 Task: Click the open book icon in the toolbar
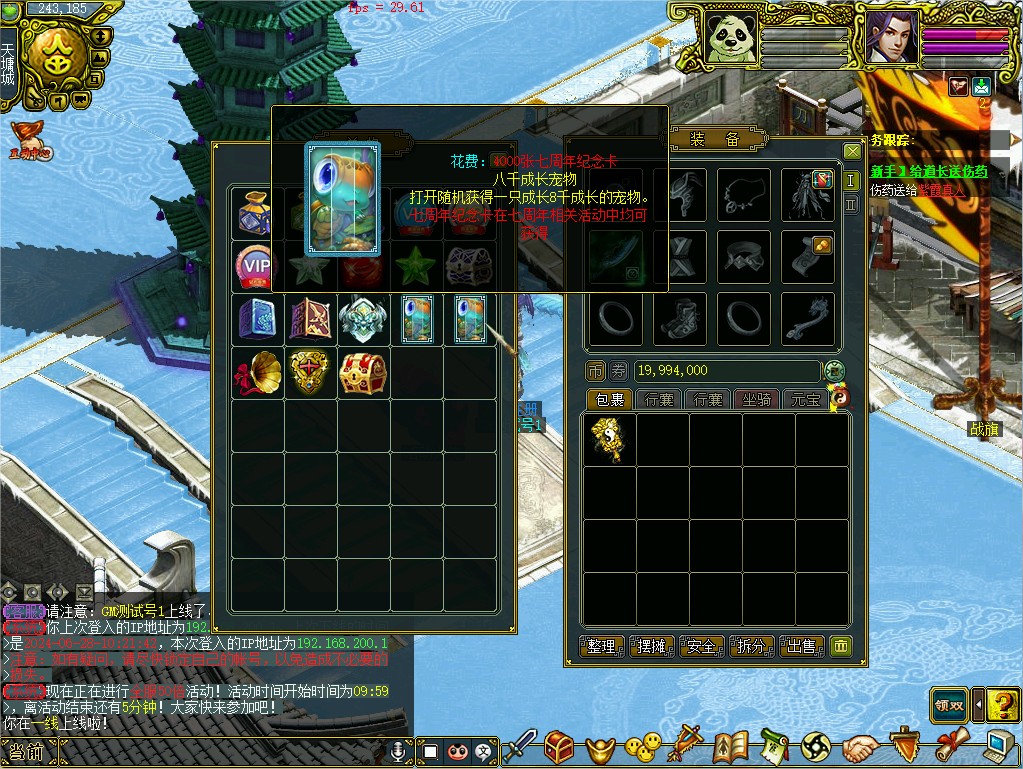click(x=731, y=747)
